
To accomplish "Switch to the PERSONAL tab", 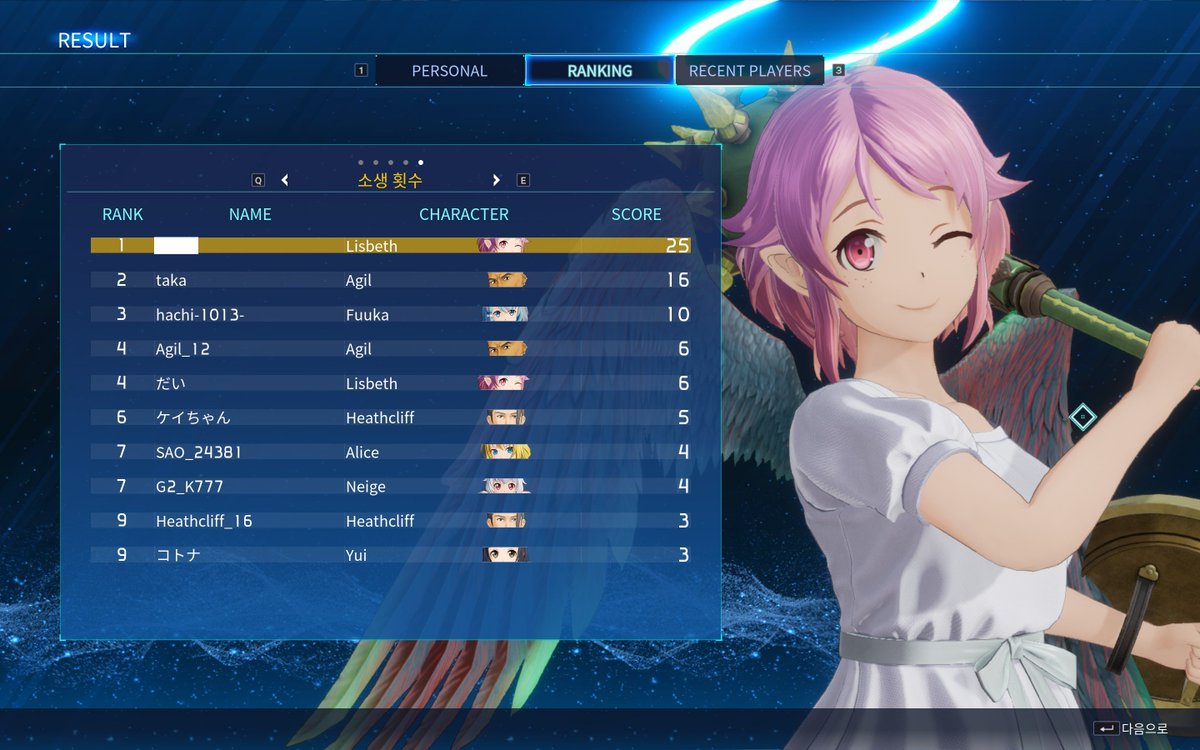I will [x=449, y=71].
